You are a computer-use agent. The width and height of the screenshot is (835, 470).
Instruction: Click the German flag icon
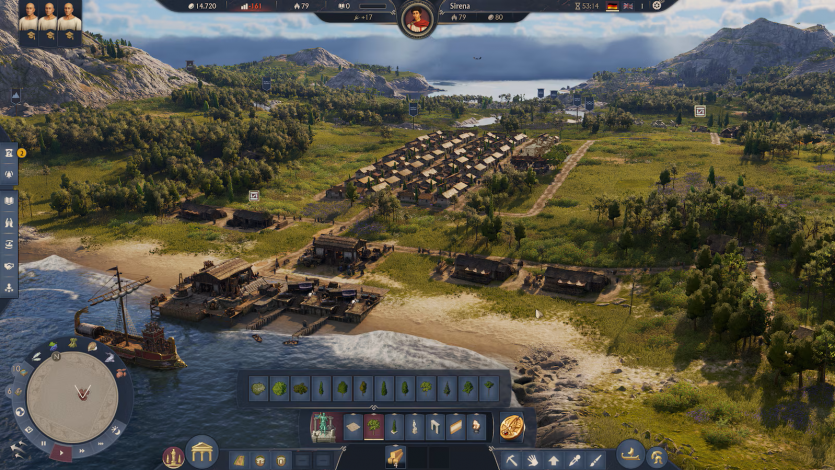[x=612, y=6]
